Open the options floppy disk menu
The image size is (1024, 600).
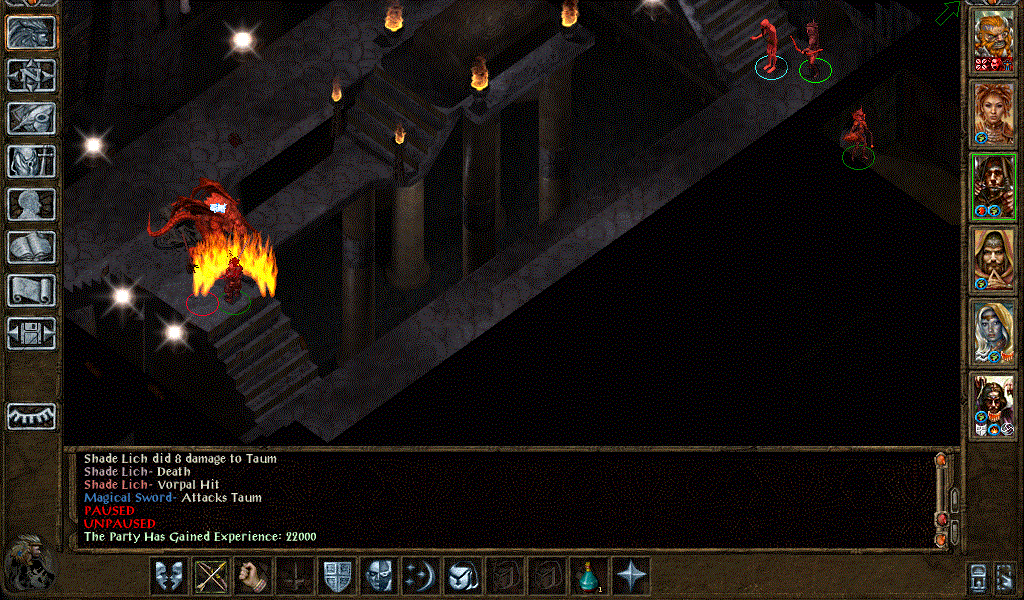point(31,333)
